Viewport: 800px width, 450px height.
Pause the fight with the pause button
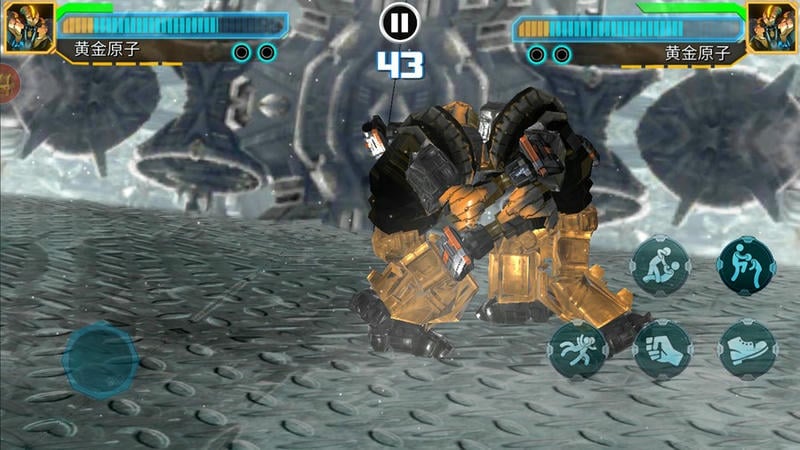[400, 22]
